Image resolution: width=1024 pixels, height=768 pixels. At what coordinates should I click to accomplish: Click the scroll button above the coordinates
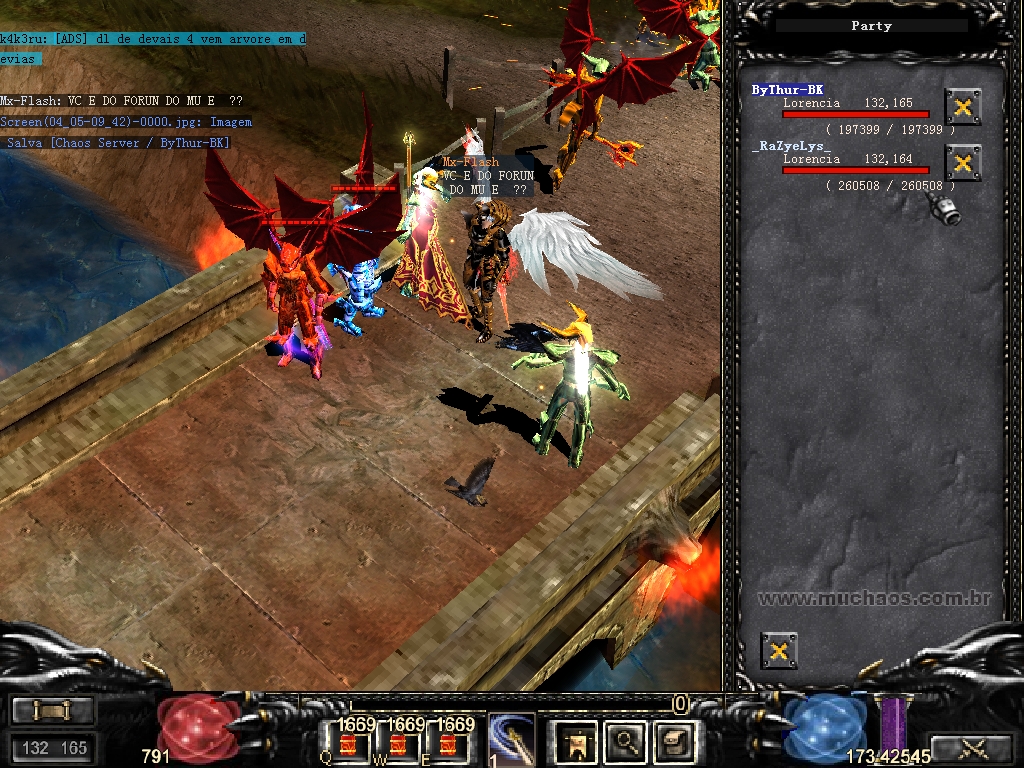point(53,711)
